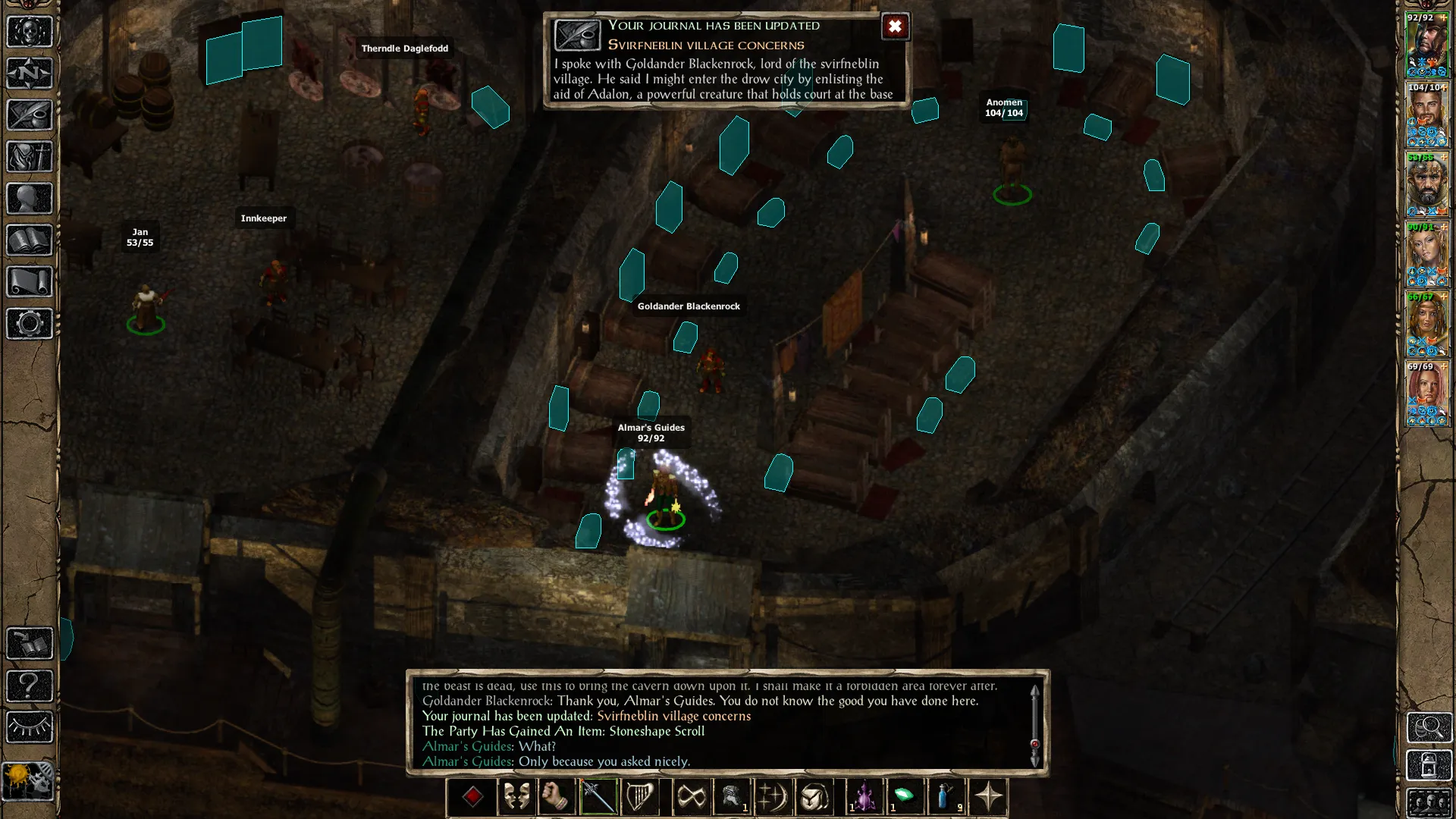Open the area map with the compass button
Screen dimensions: 1456x819
click(x=30, y=74)
